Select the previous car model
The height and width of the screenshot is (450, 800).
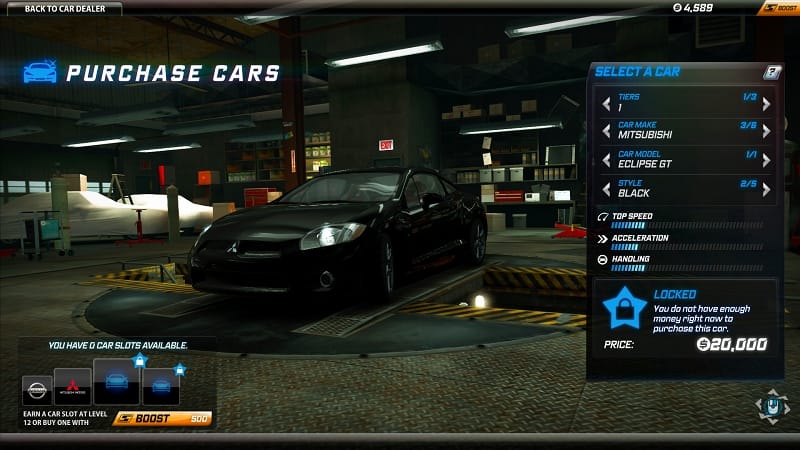604,160
